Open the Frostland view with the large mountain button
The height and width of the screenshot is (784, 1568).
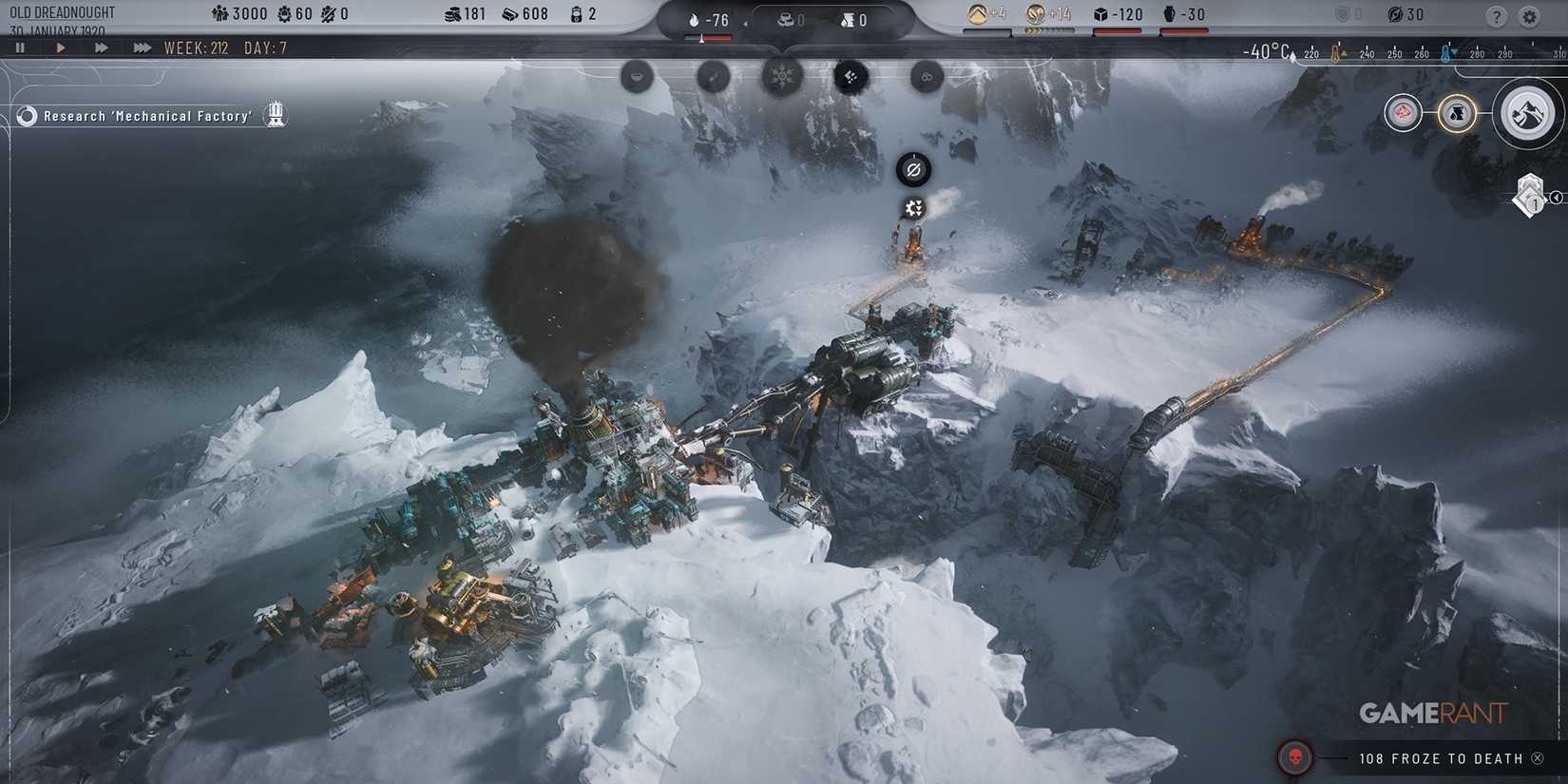pyautogui.click(x=1527, y=113)
